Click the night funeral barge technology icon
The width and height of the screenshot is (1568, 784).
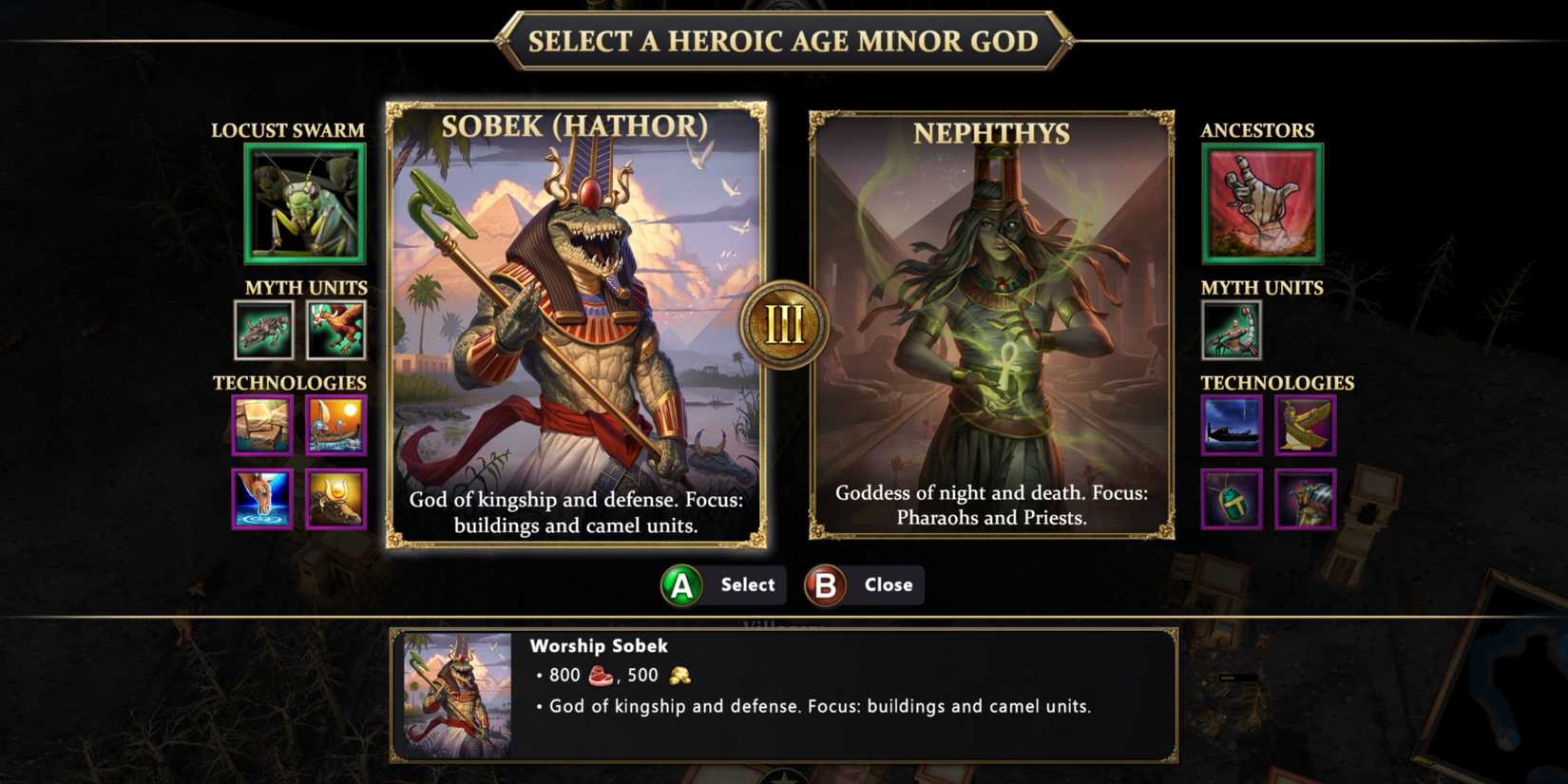pyautogui.click(x=1233, y=425)
